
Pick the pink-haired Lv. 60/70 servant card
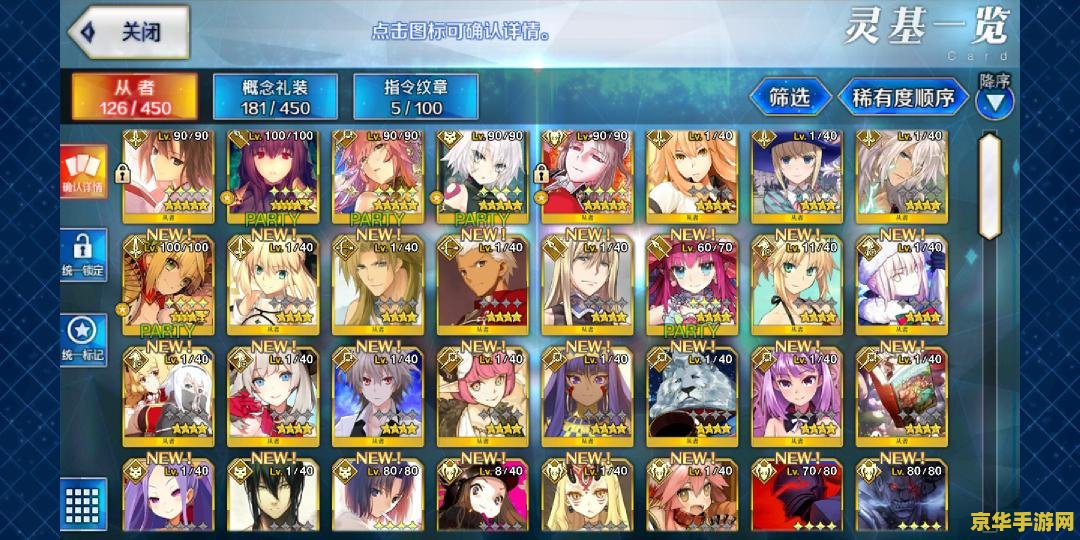[x=691, y=288]
